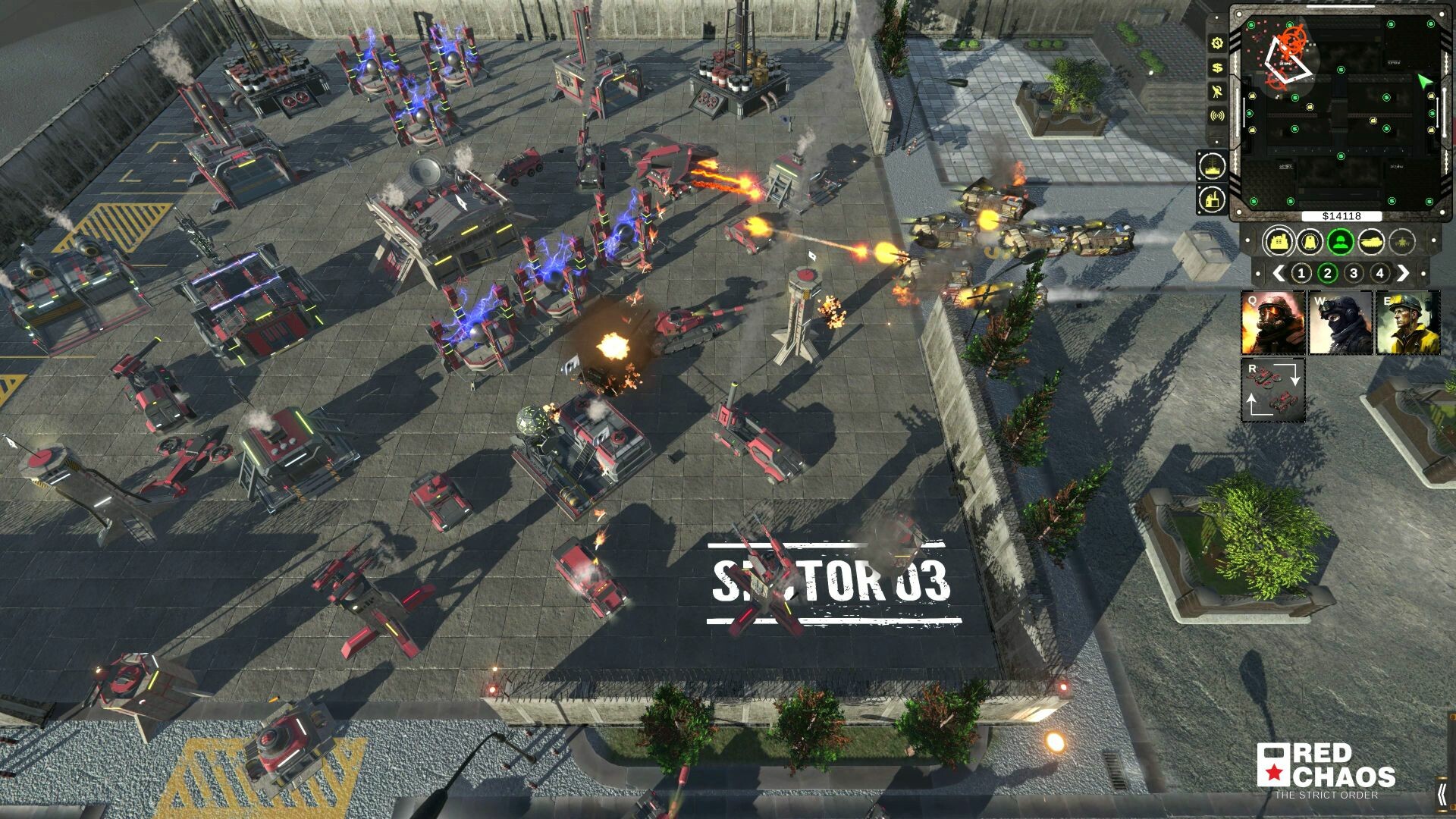Enable build queue page 3
Image resolution: width=1456 pixels, height=819 pixels.
click(x=1354, y=273)
